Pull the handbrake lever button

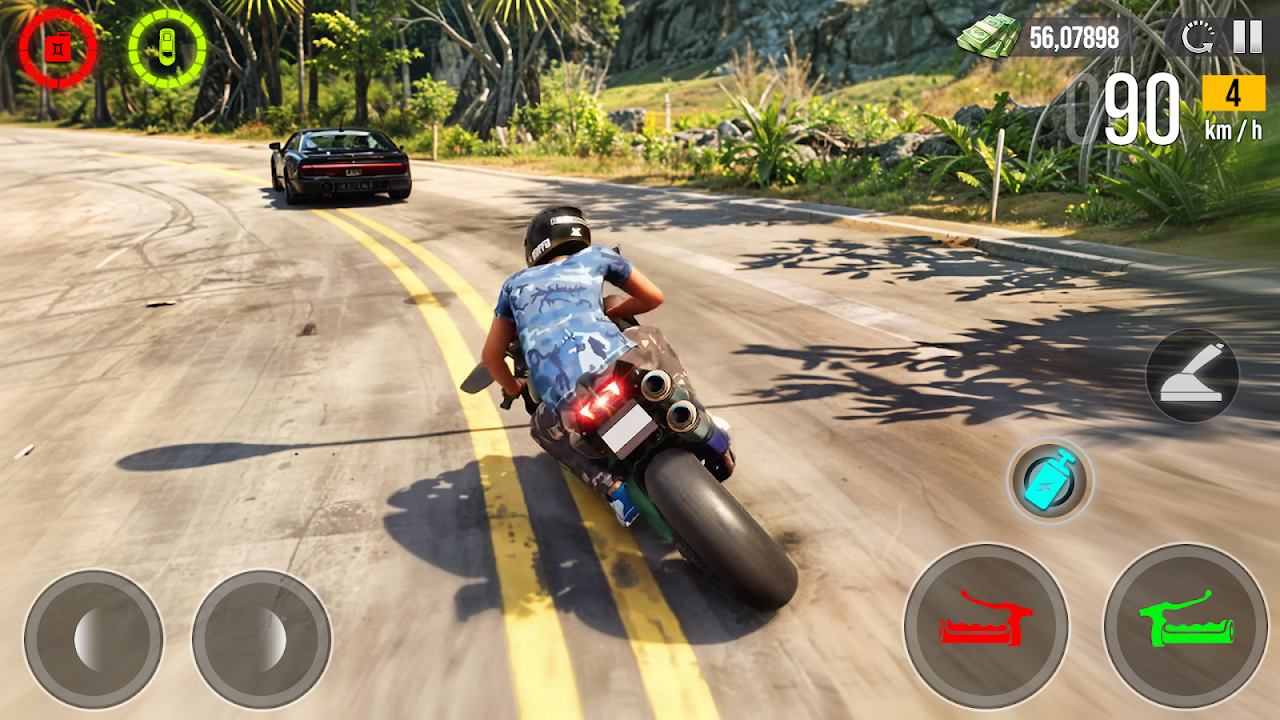click(x=1192, y=376)
